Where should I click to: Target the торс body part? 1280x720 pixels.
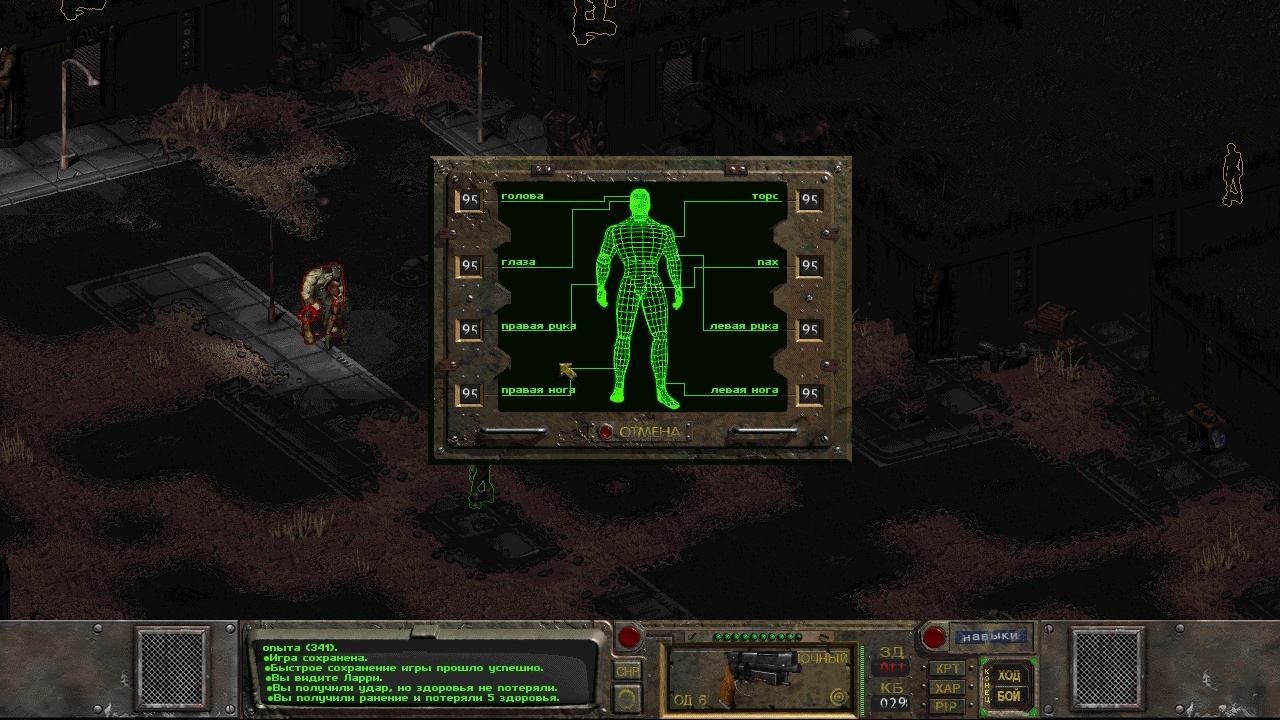coord(768,196)
